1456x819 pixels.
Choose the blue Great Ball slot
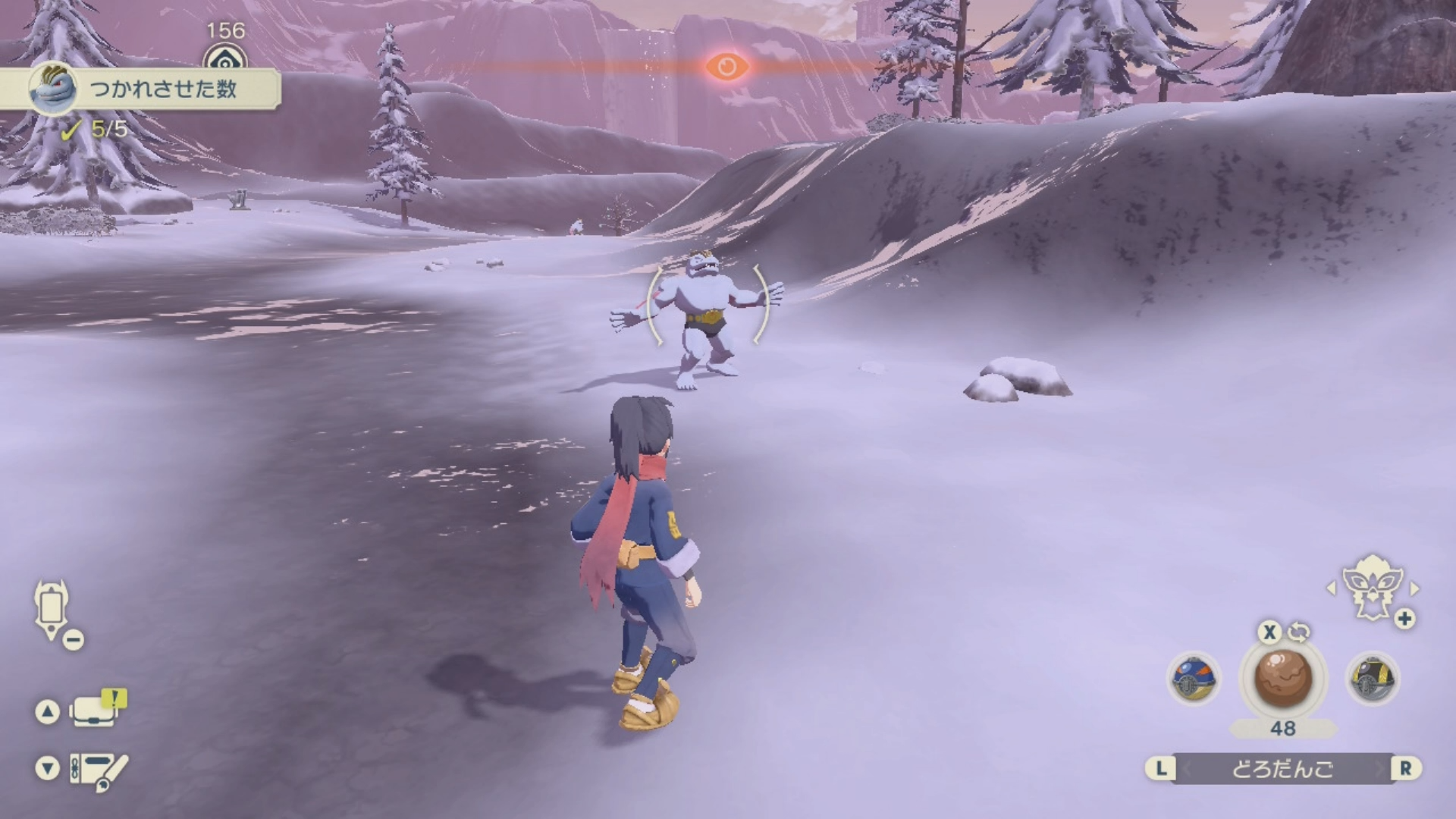pos(1194,677)
